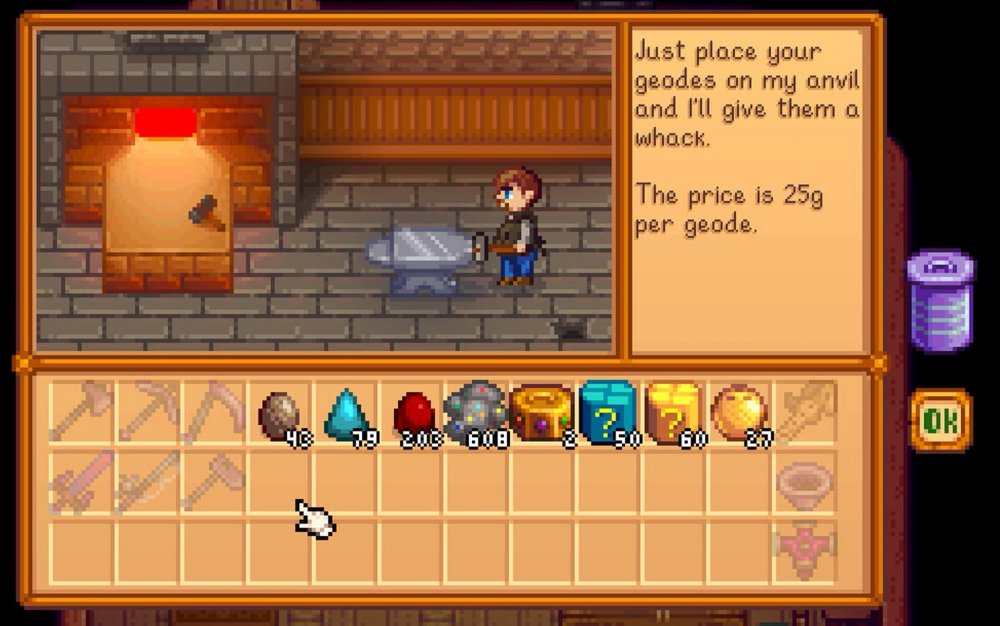Viewport: 1000px width, 626px height.
Task: Click the purple trash can
Action: 940,299
